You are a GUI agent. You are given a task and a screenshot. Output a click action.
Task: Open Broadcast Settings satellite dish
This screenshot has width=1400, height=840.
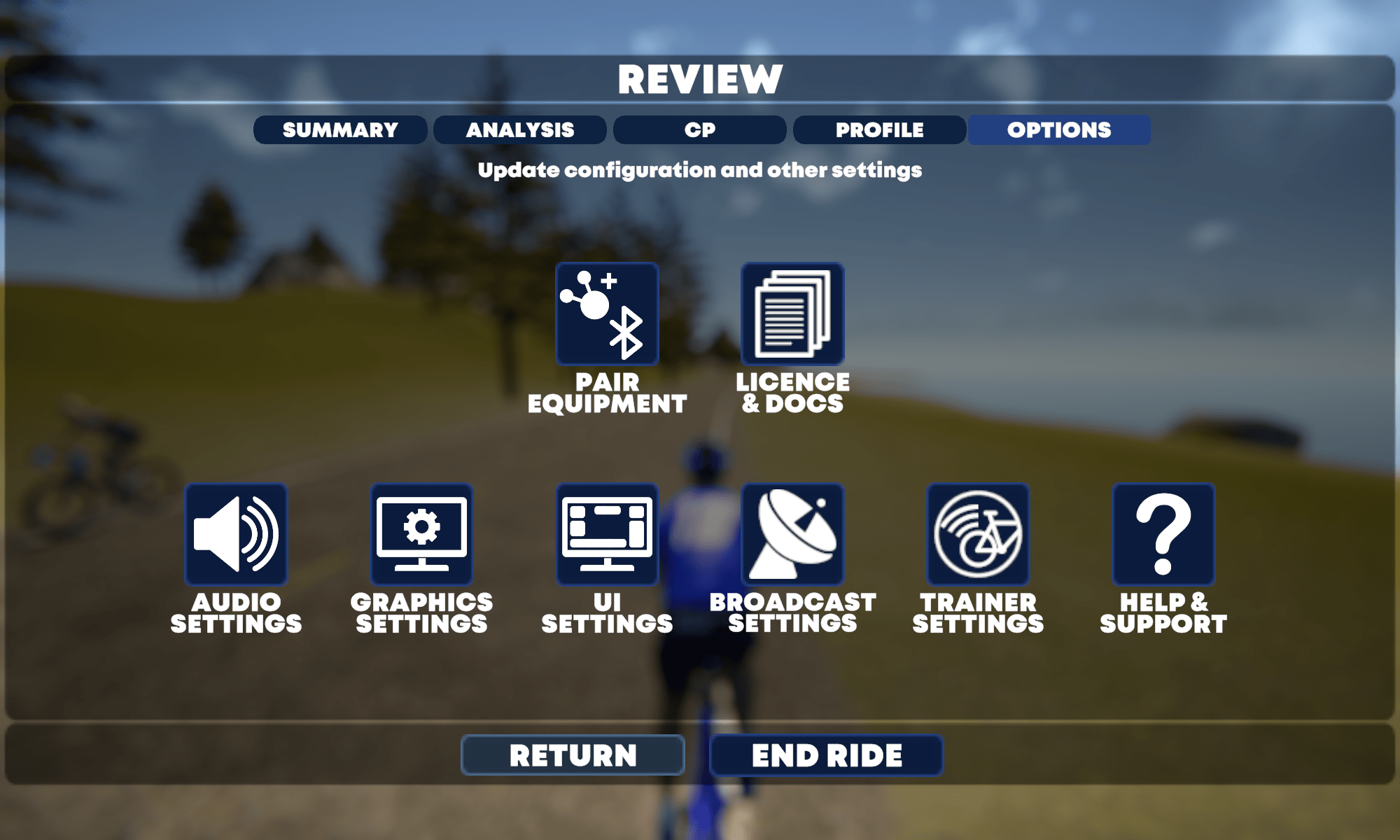792,535
